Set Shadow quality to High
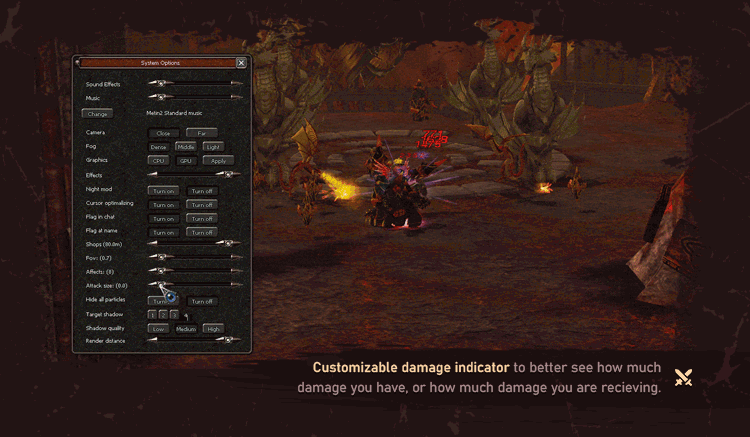The image size is (750, 437). click(213, 329)
